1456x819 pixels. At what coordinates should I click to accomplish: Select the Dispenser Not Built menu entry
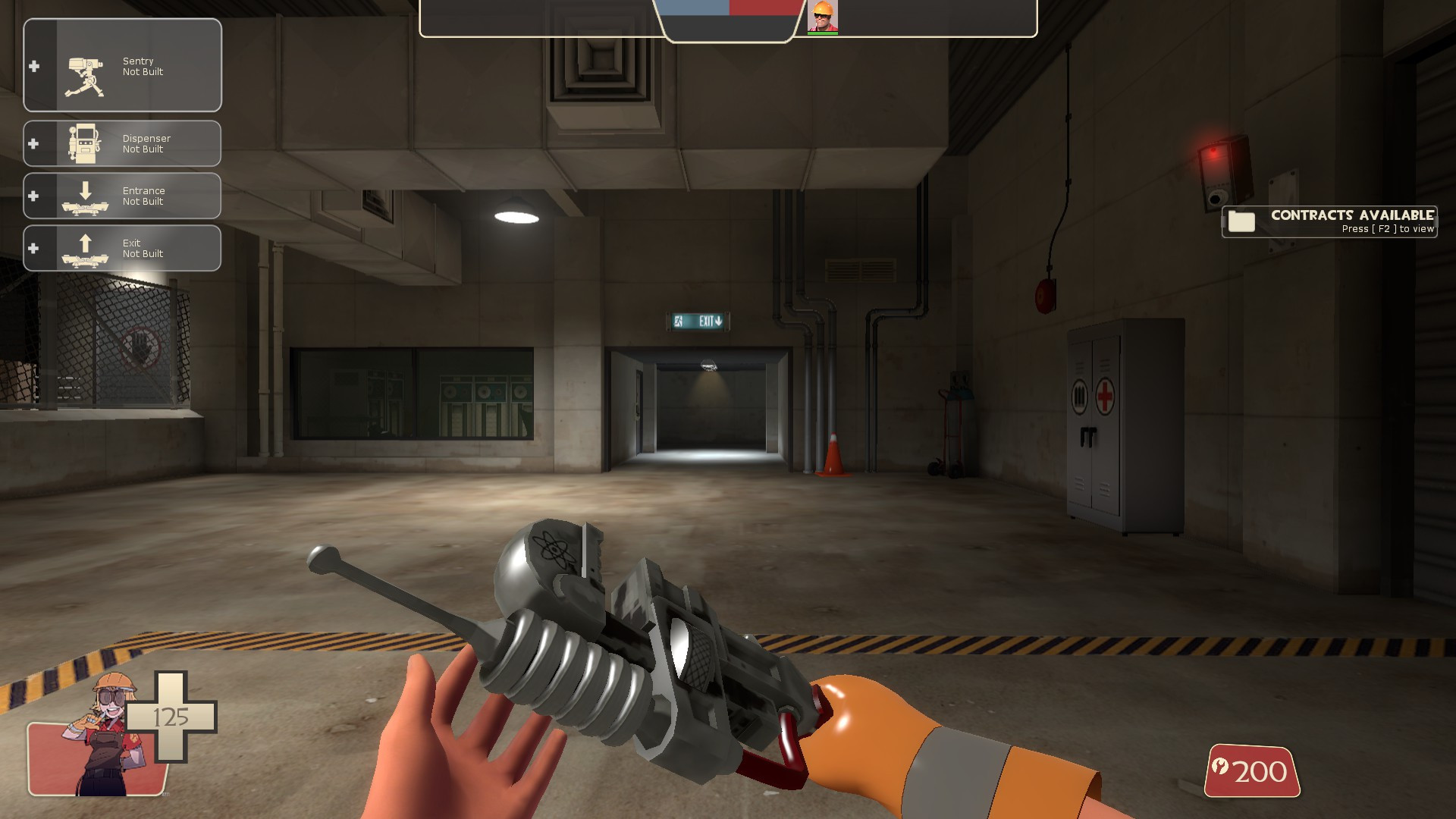146,144
